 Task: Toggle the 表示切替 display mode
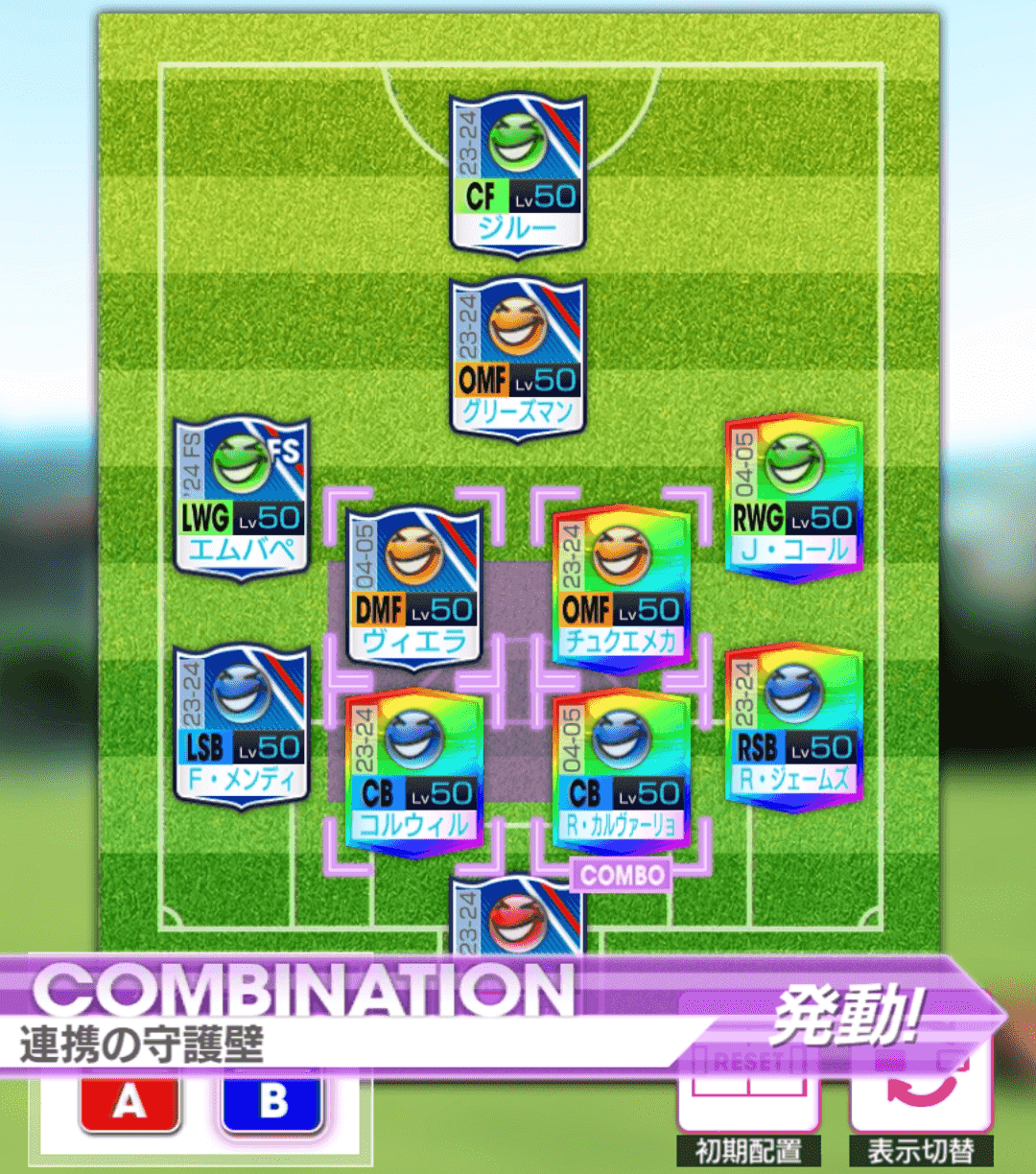[x=920, y=1103]
